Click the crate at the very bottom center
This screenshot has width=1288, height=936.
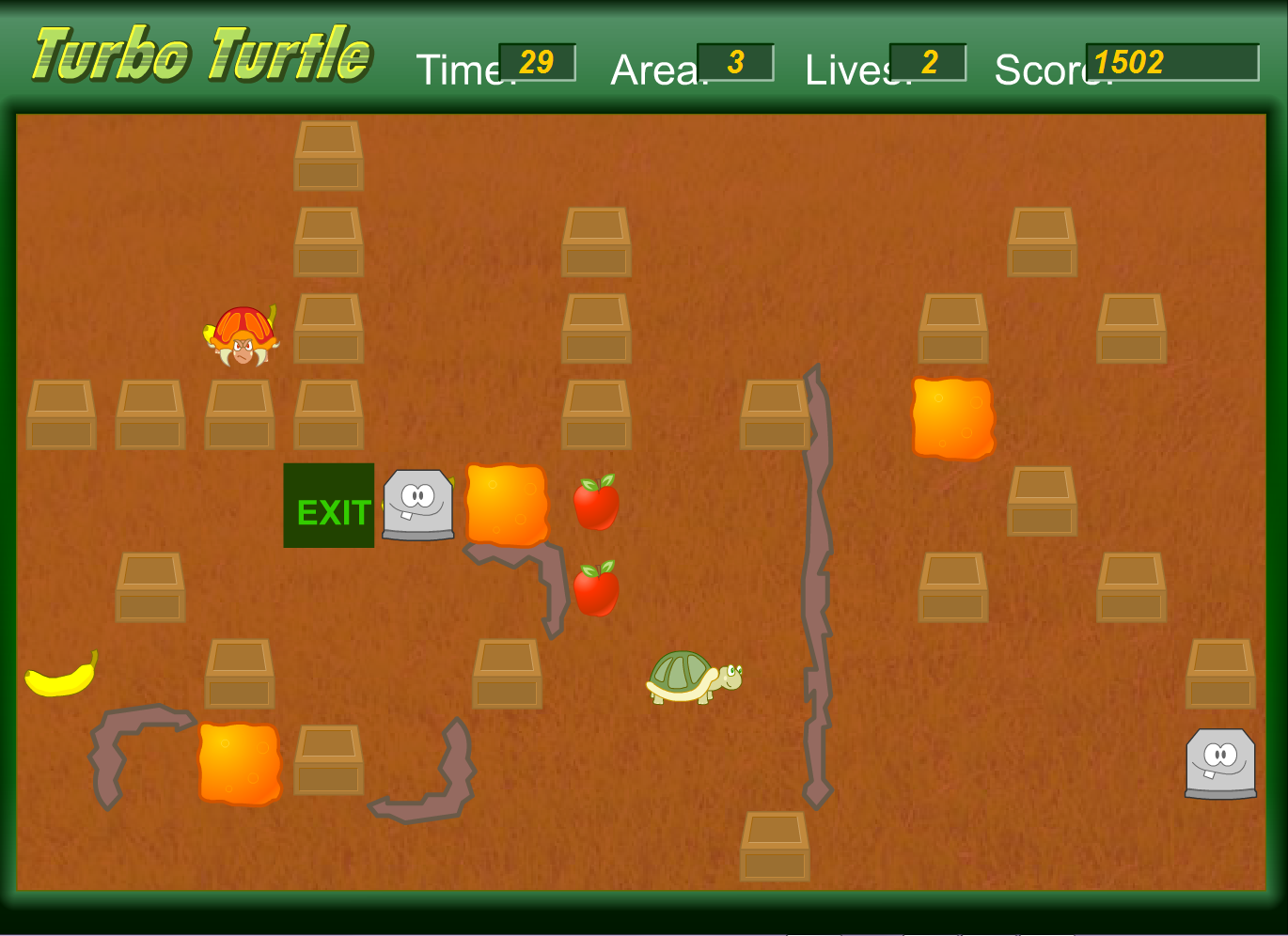coord(777,844)
